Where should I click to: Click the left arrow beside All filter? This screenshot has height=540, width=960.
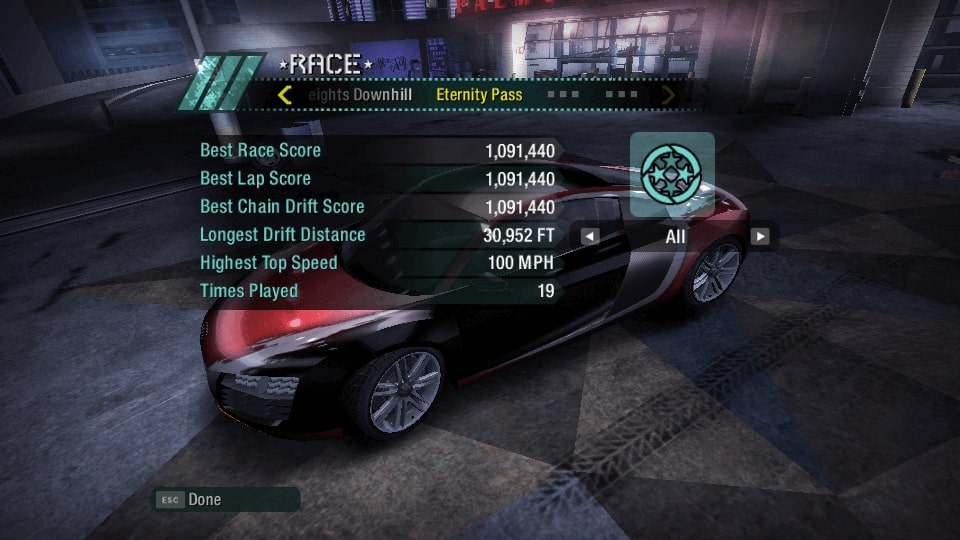coord(590,237)
